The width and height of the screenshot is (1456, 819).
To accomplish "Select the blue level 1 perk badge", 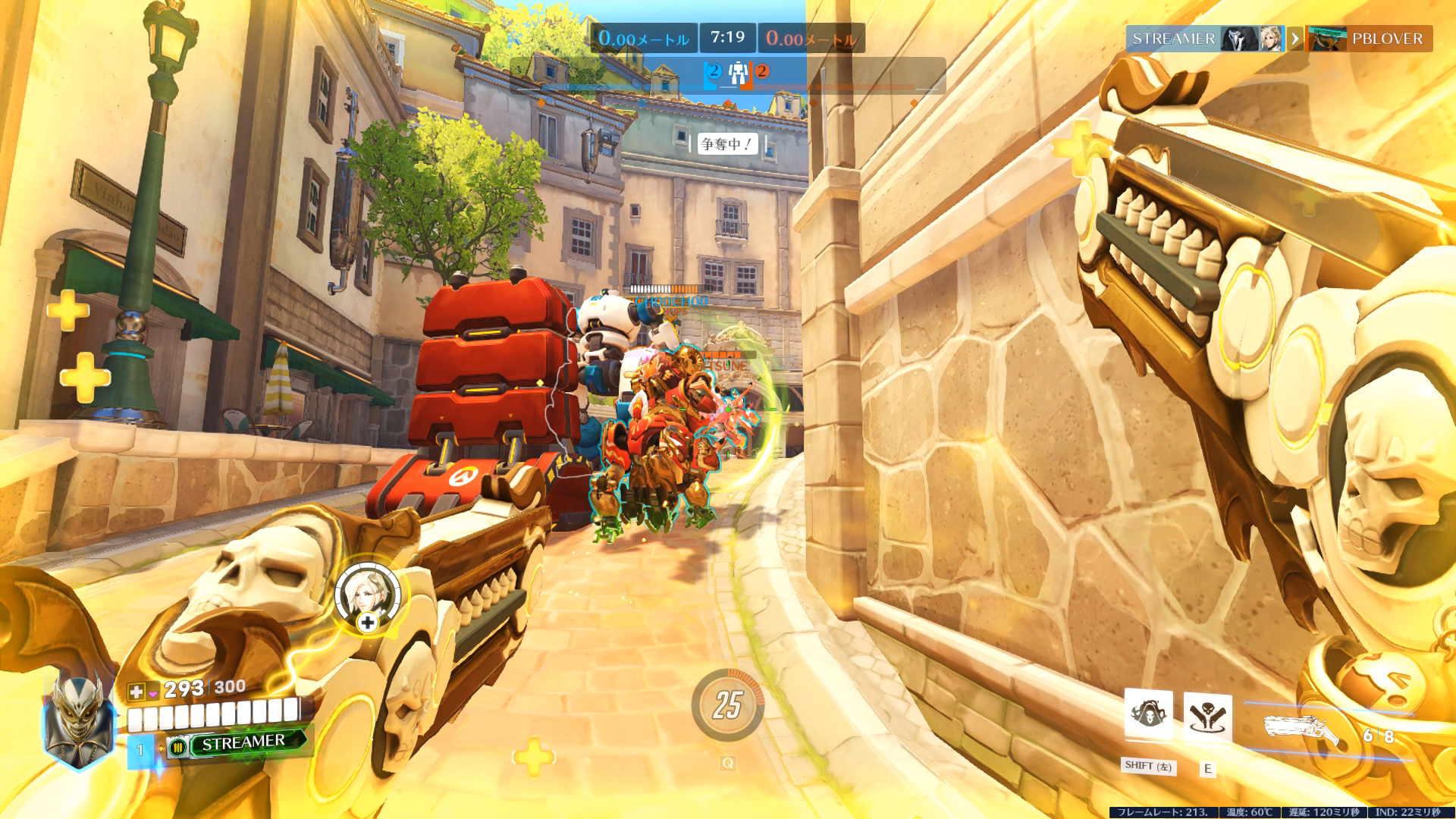I will 140,751.
